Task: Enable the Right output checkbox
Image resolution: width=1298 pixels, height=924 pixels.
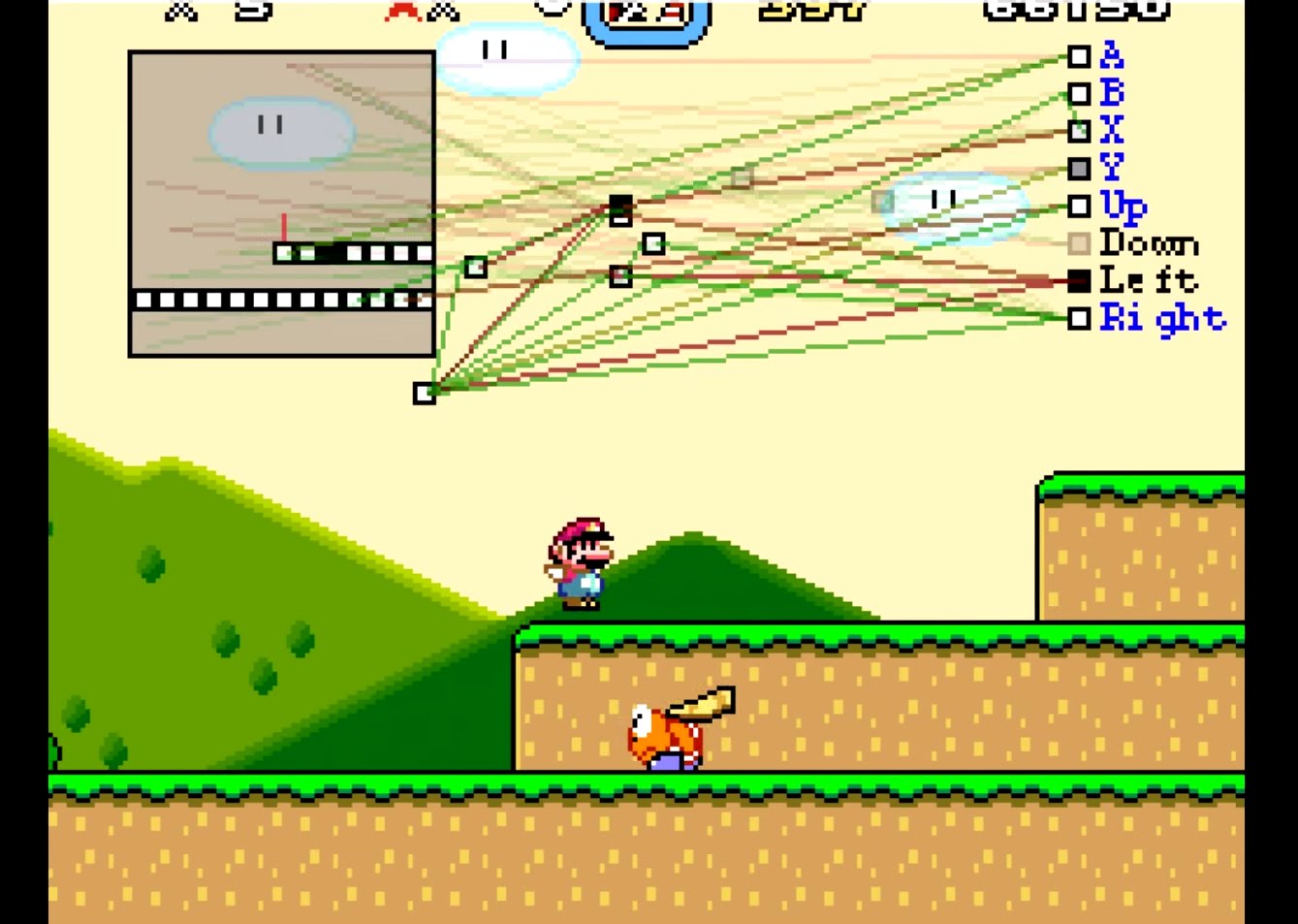Action: point(1081,318)
